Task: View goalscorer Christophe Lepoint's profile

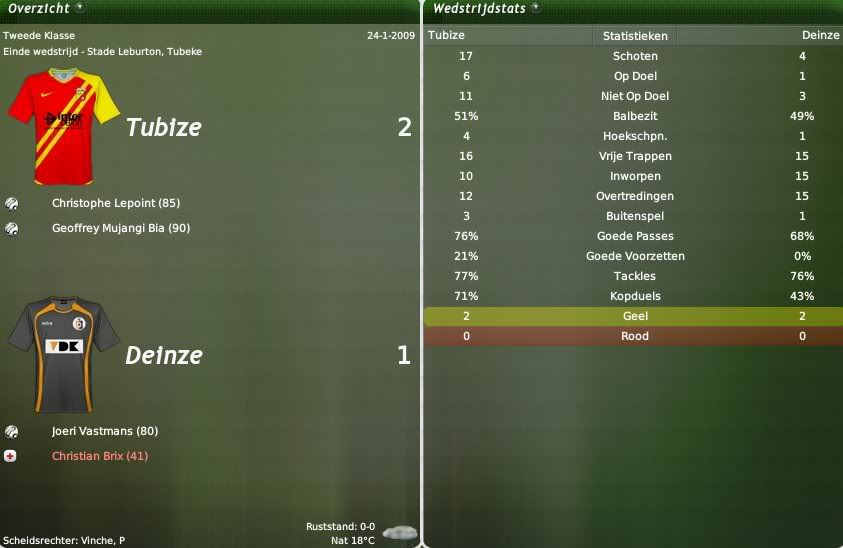Action: coord(115,203)
